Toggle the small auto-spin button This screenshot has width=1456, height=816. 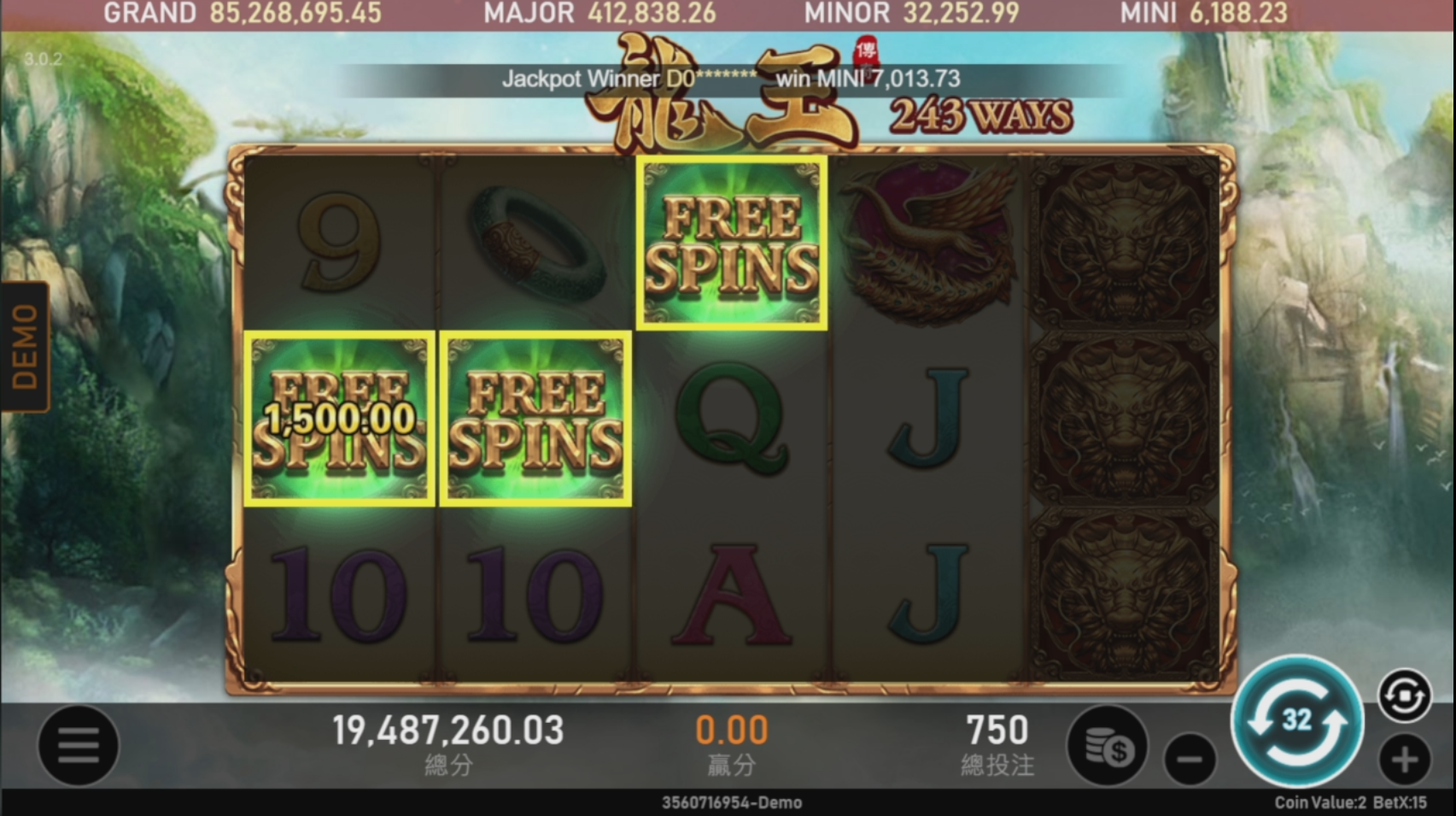(x=1405, y=696)
